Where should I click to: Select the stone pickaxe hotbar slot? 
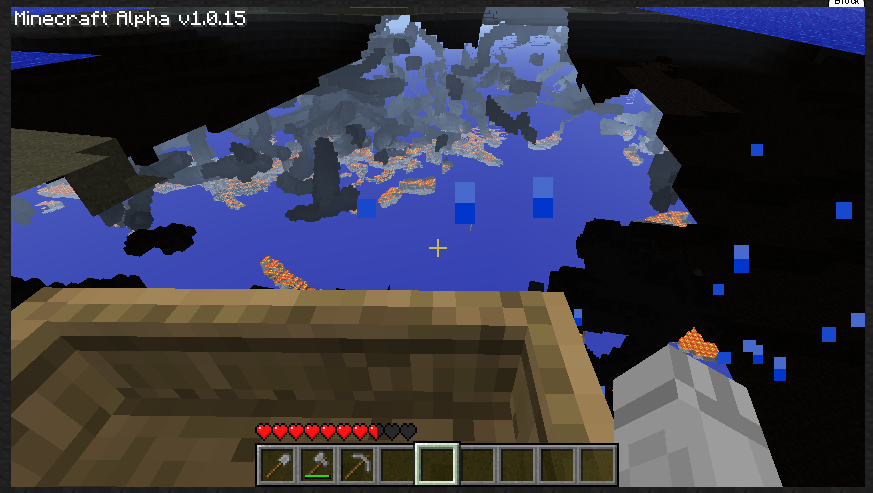(x=357, y=465)
